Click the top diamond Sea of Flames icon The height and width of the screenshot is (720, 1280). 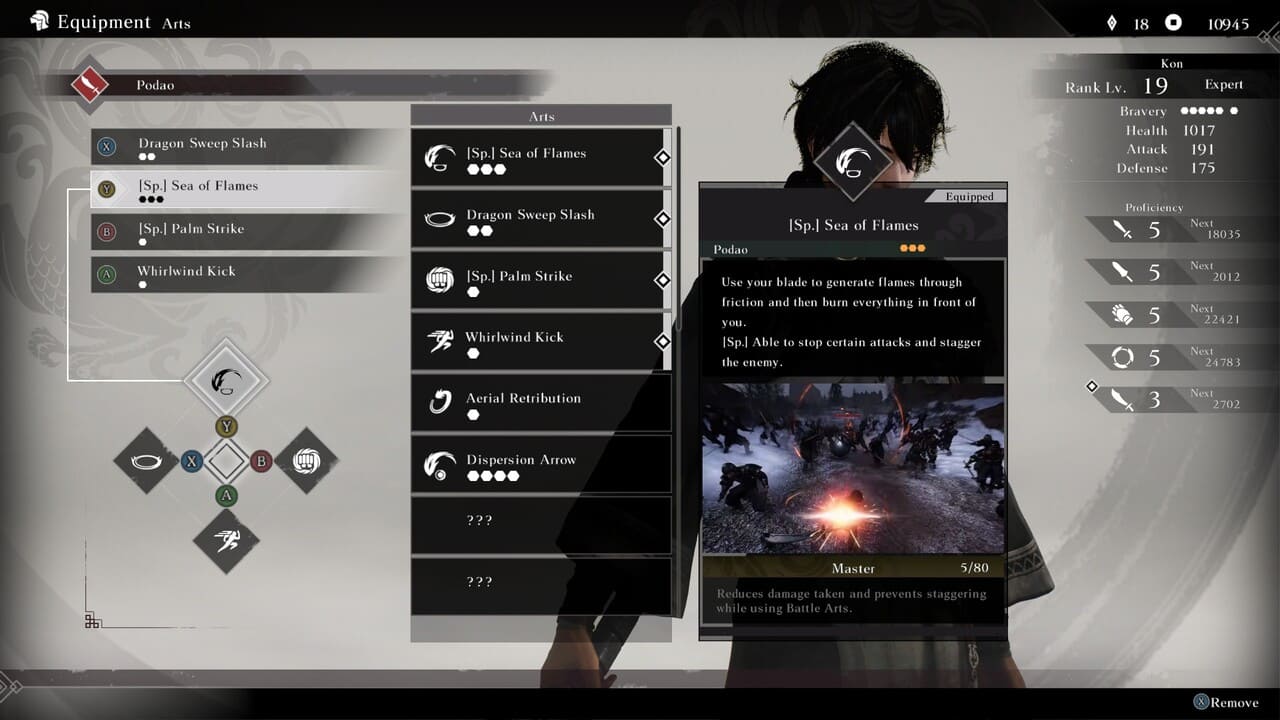pyautogui.click(x=227, y=380)
